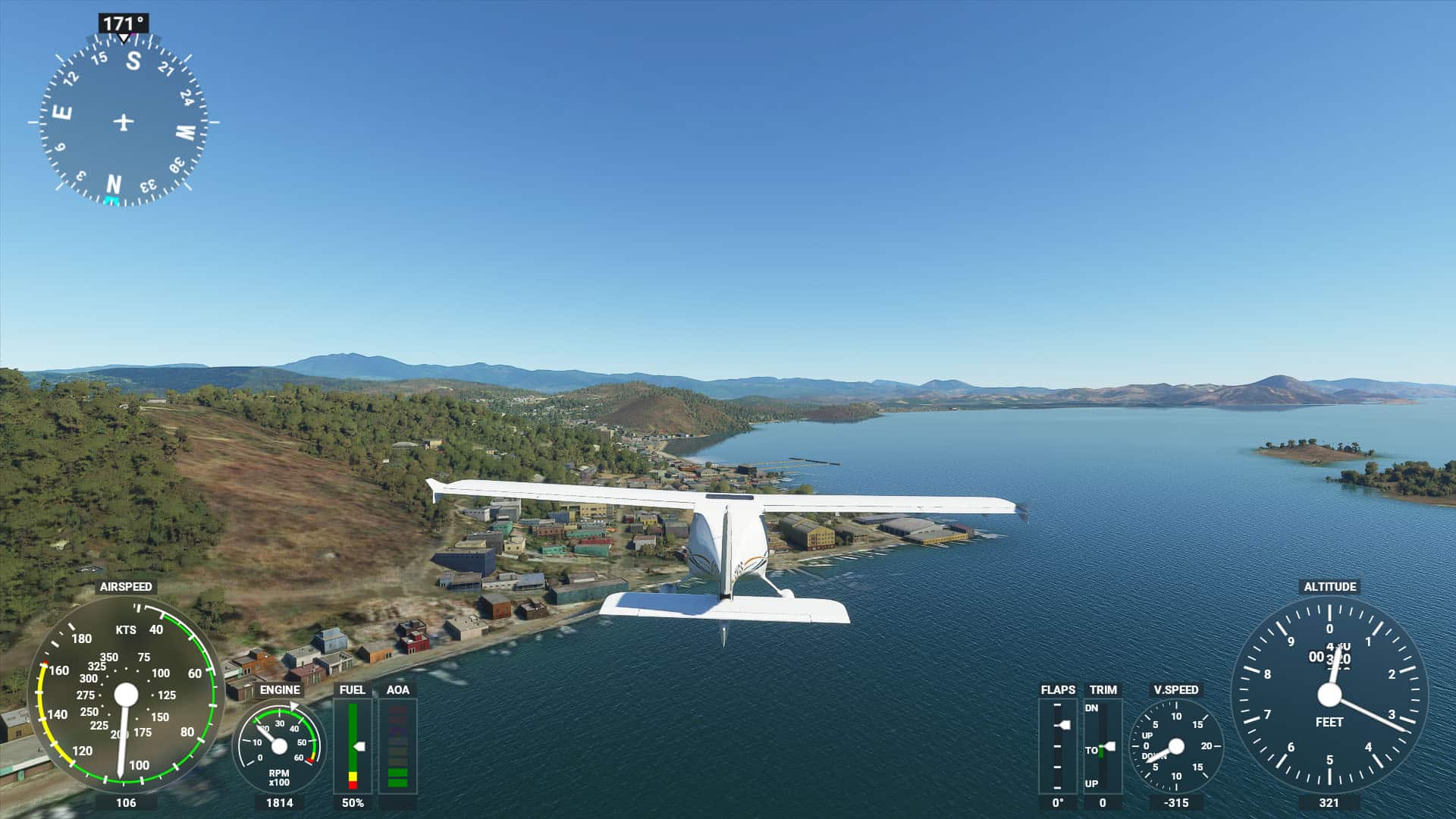Screen dimensions: 1456x819
Task: Select the vertical speed gauge
Action: point(1175,746)
